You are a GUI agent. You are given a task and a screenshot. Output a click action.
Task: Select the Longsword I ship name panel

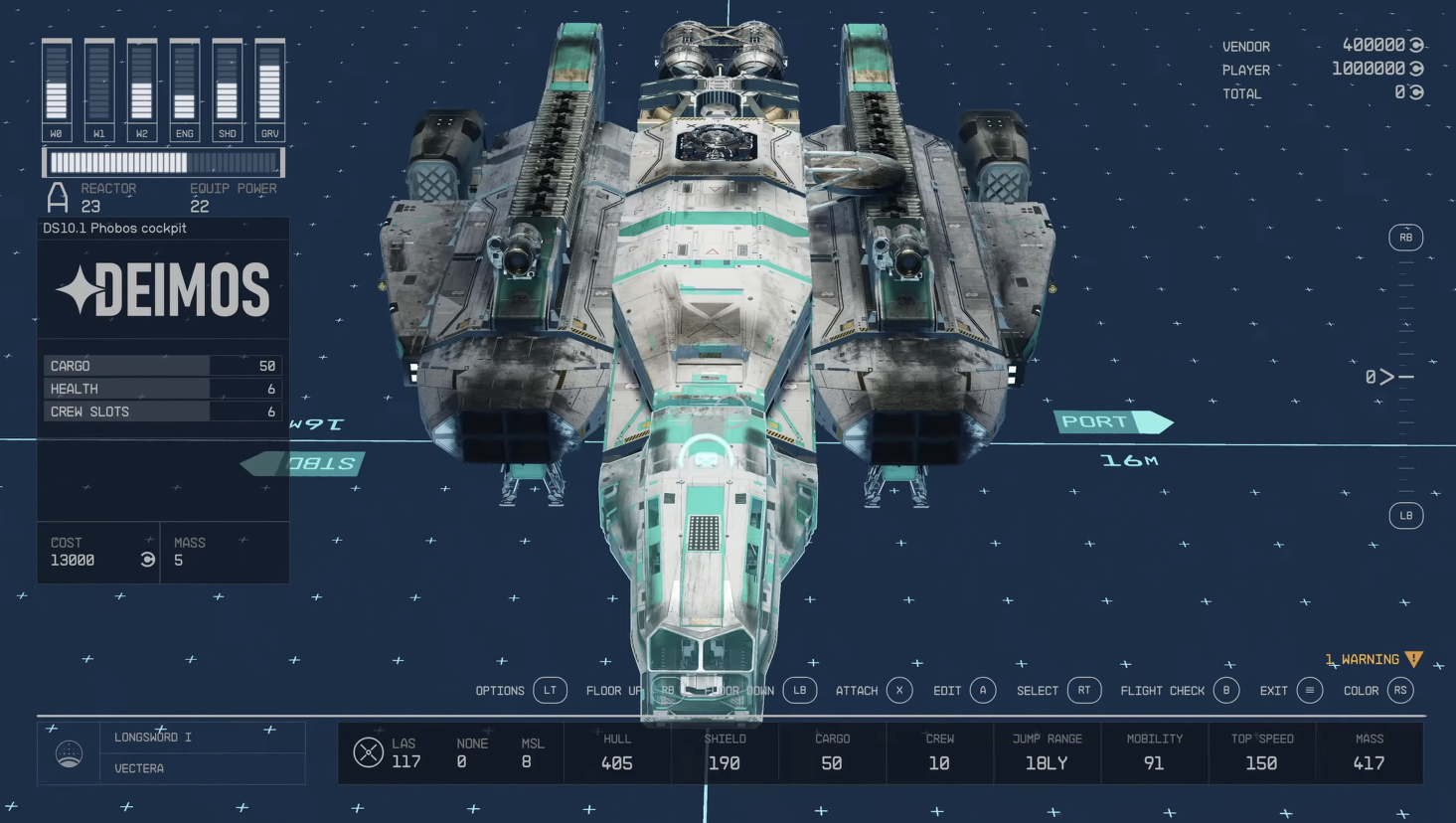point(202,738)
